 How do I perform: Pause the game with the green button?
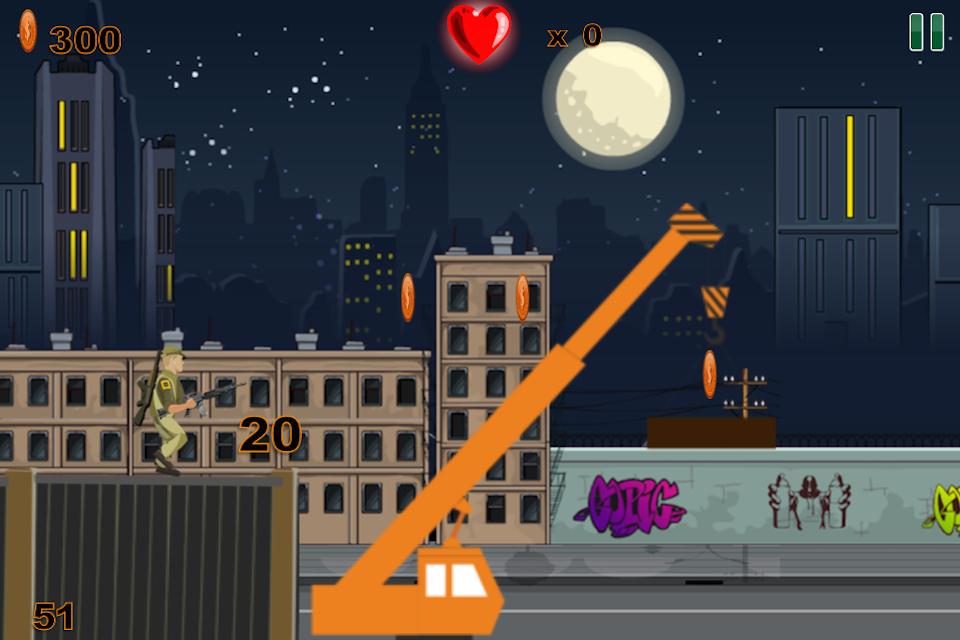tap(926, 32)
